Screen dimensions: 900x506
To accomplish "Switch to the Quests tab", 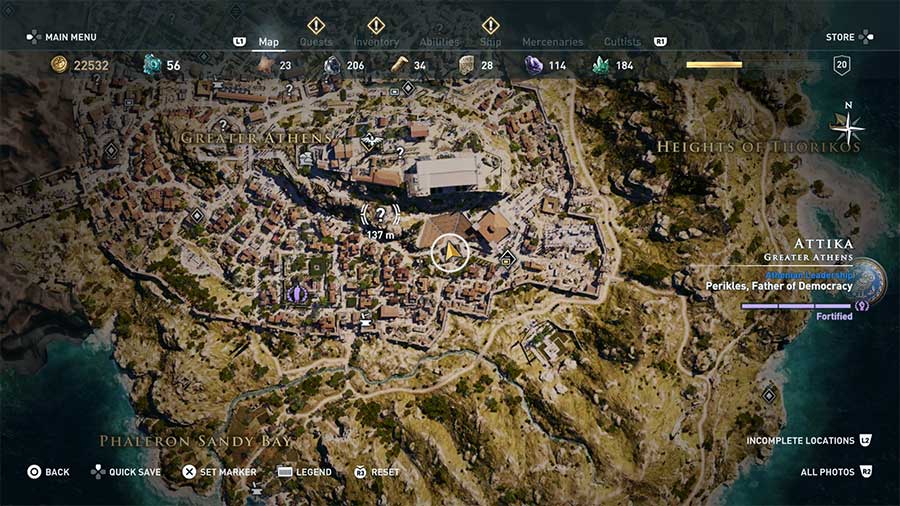I will pyautogui.click(x=315, y=42).
